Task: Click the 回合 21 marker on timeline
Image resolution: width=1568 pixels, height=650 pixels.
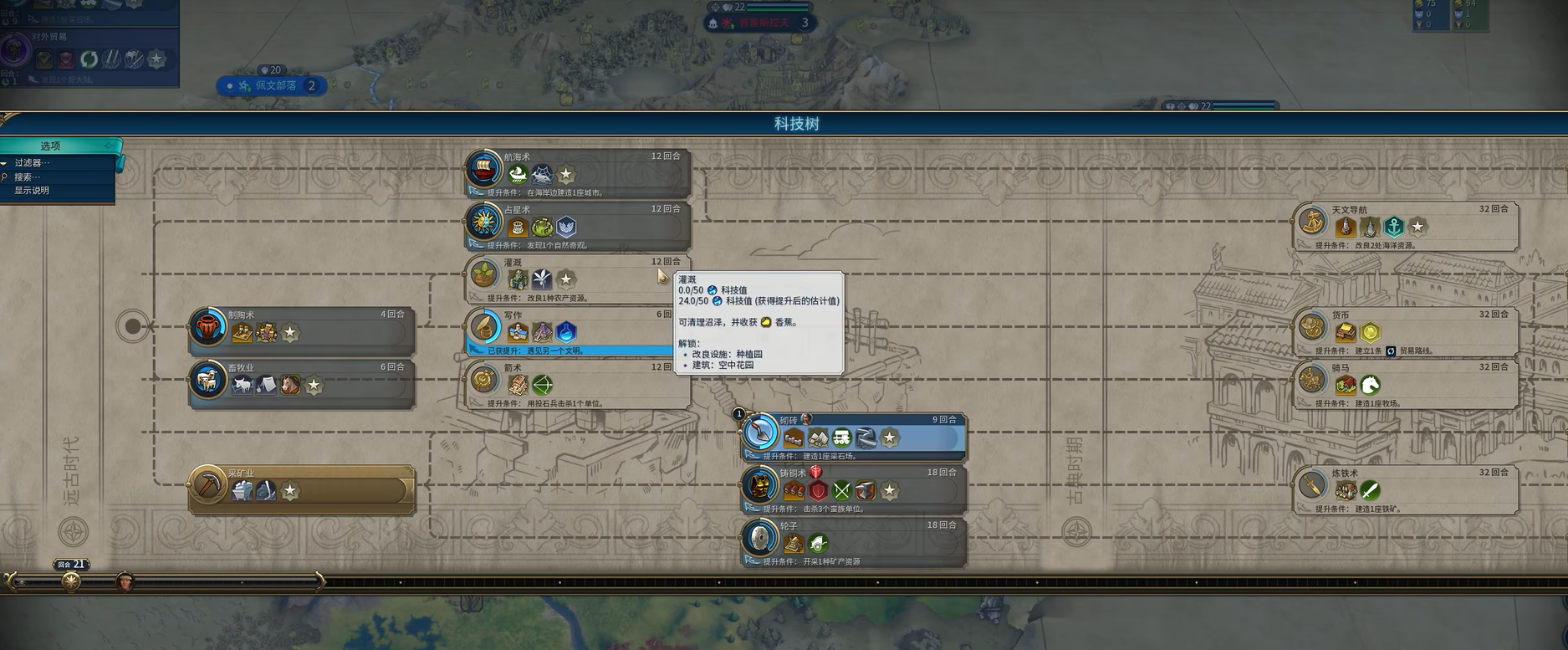Action: (72, 565)
